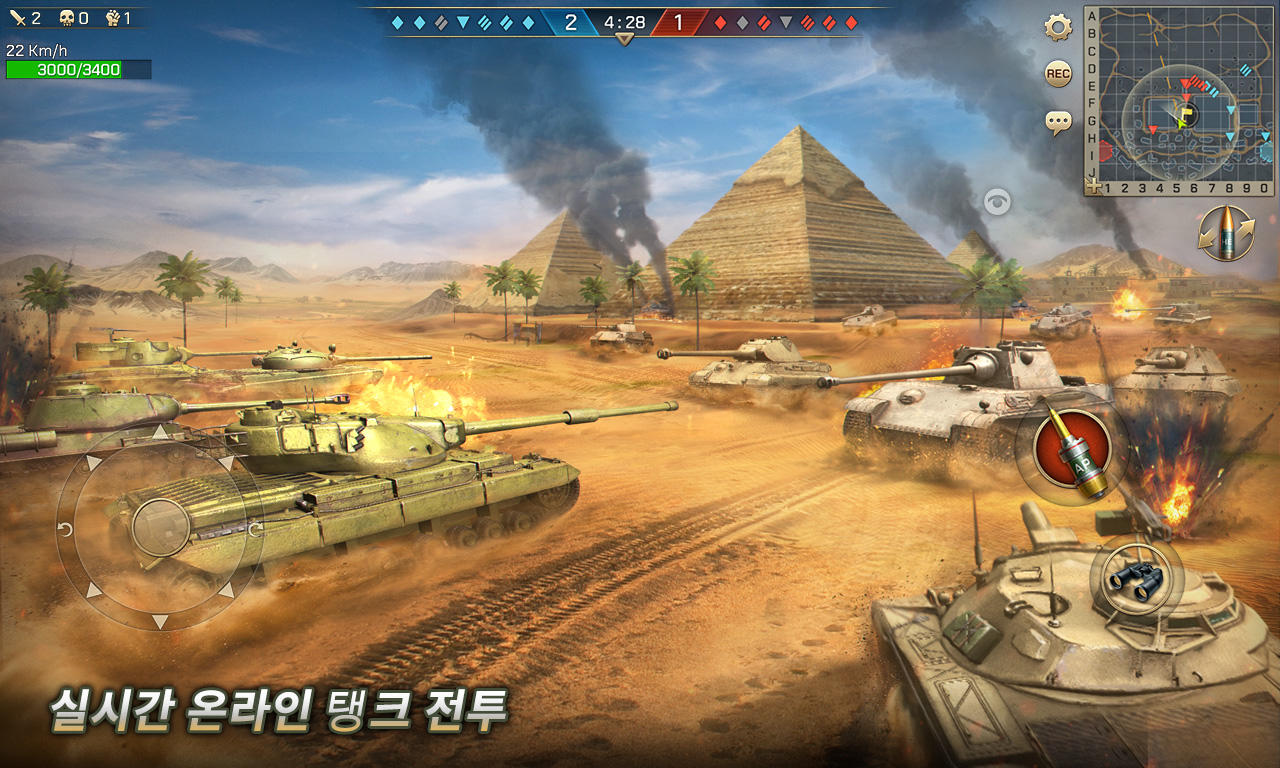This screenshot has height=768, width=1280.
Task: Expand the scoreboard via the arrow under timer
Action: 625,40
